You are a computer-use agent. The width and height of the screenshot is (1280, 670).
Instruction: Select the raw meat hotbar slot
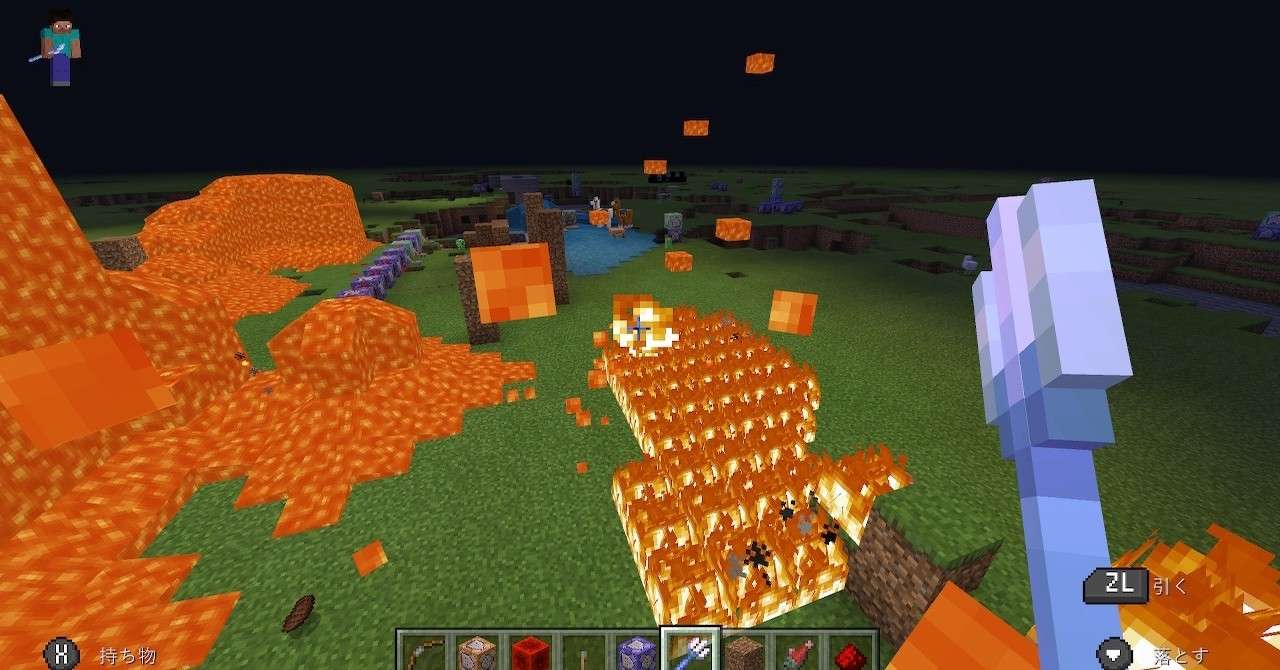[x=795, y=653]
